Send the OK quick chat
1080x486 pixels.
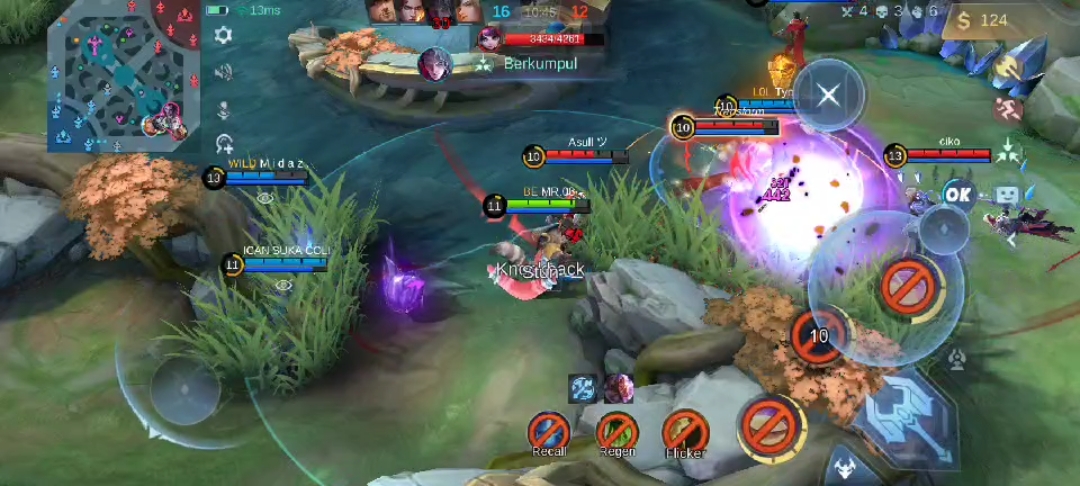coord(958,194)
